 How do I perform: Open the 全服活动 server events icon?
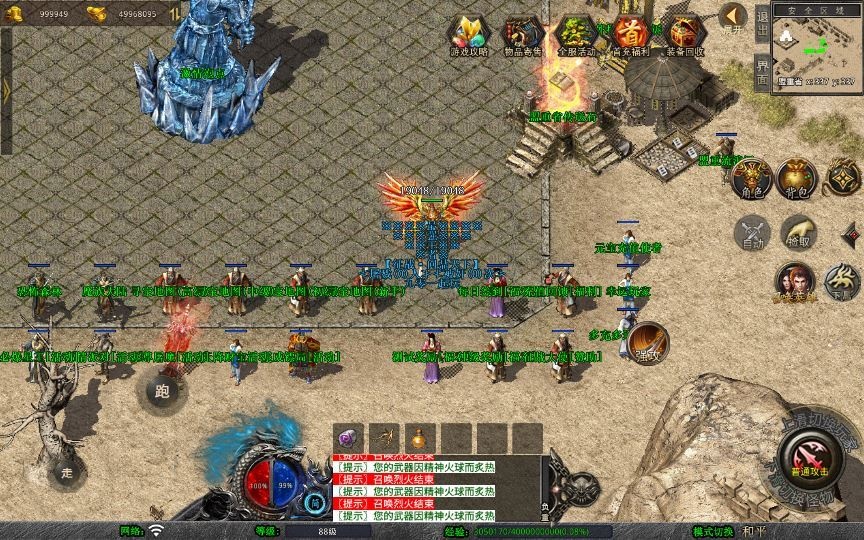(x=577, y=36)
